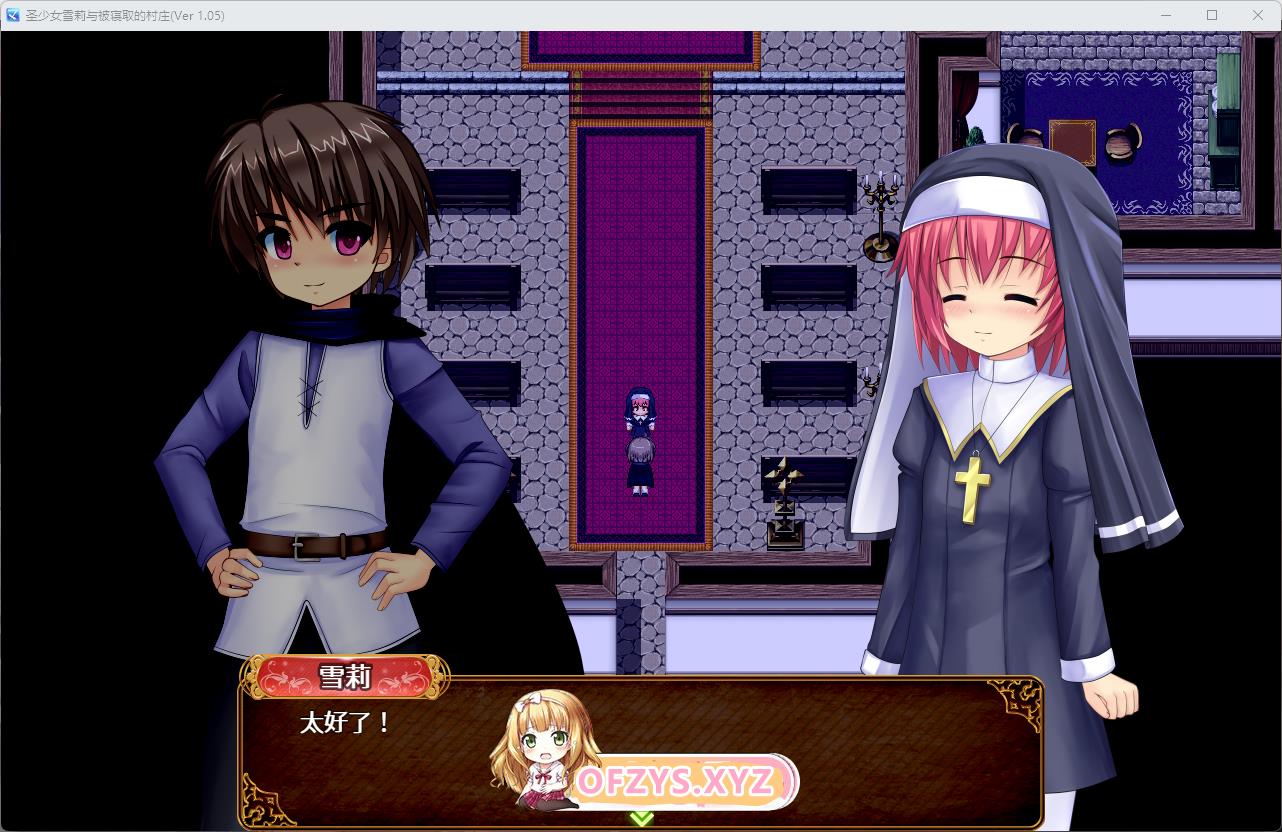The image size is (1282, 832).
Task: Advance dialogue with the green arrow
Action: [641, 818]
